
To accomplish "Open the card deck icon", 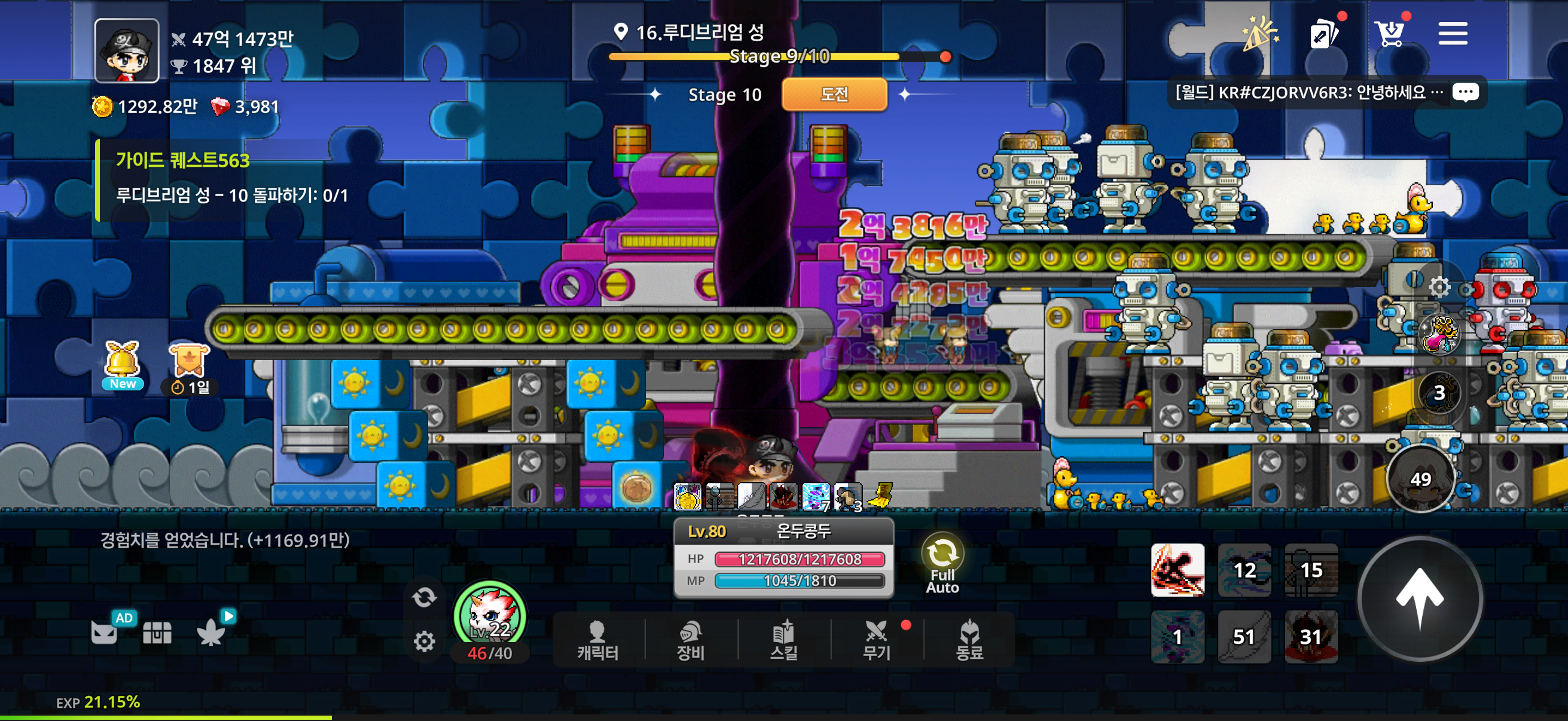I will [x=1323, y=33].
